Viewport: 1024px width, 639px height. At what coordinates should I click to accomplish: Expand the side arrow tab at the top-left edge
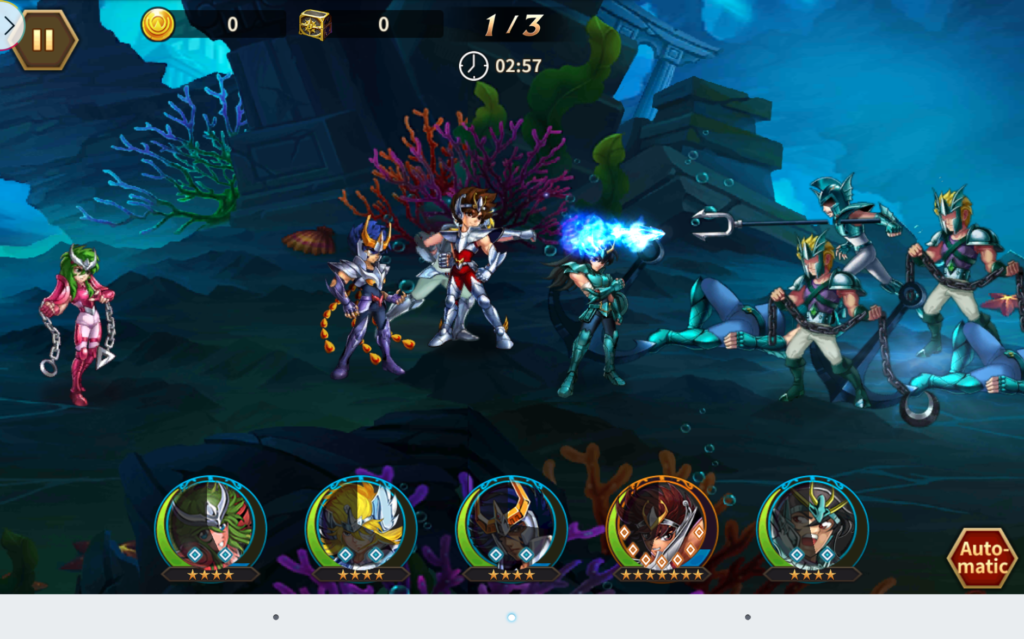[9, 27]
